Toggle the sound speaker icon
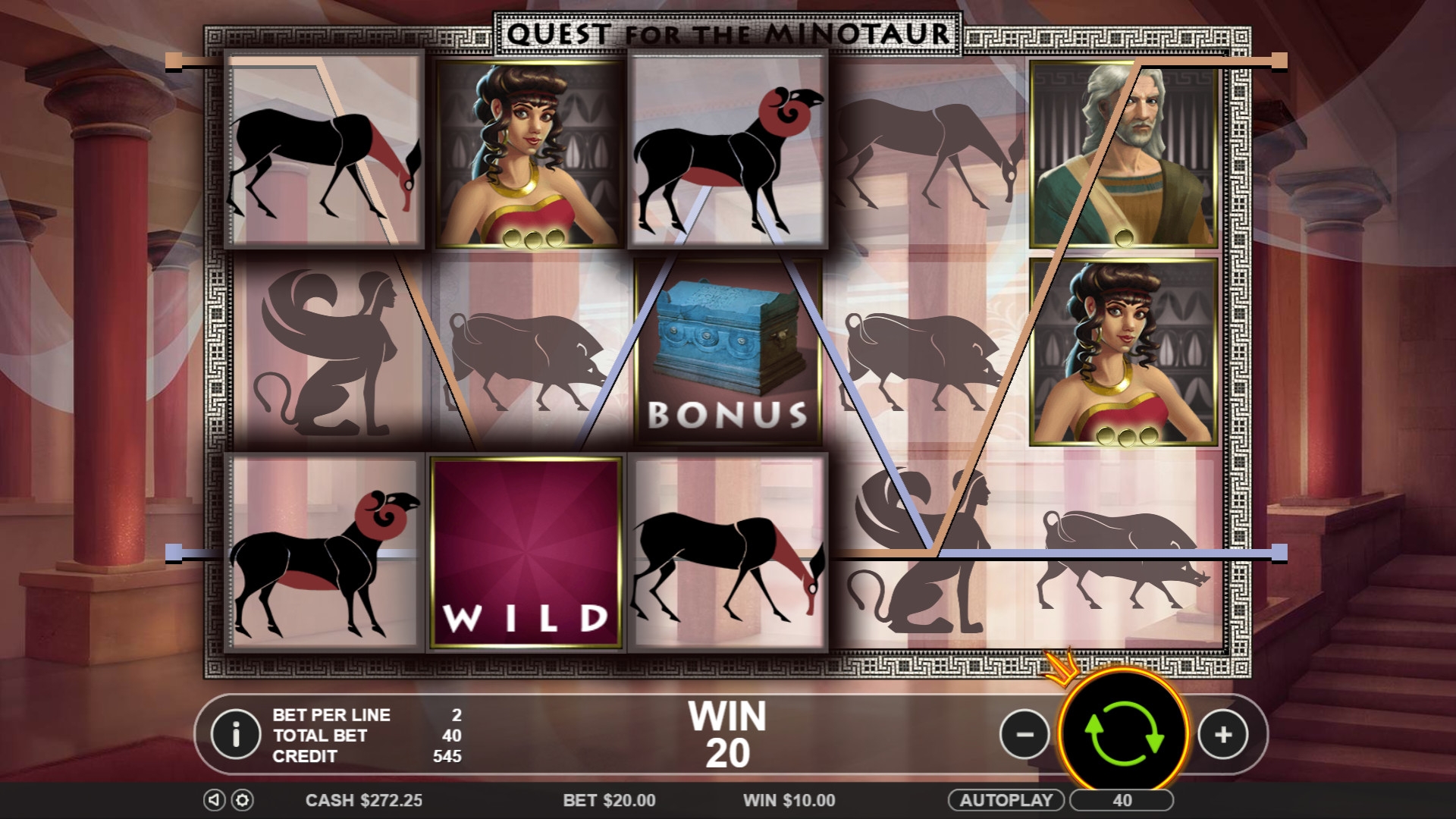 tap(215, 800)
